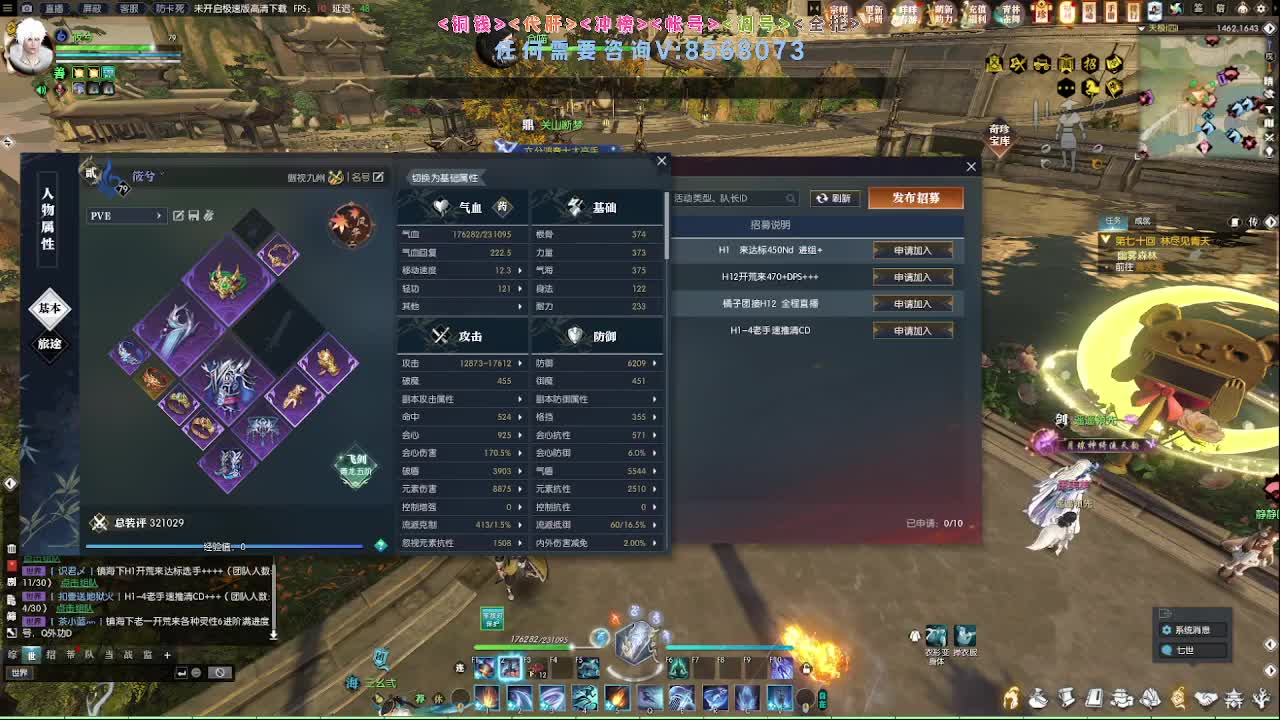Select the 基本 tab on the left panel
Screen dimensions: 1280x720
(x=50, y=310)
